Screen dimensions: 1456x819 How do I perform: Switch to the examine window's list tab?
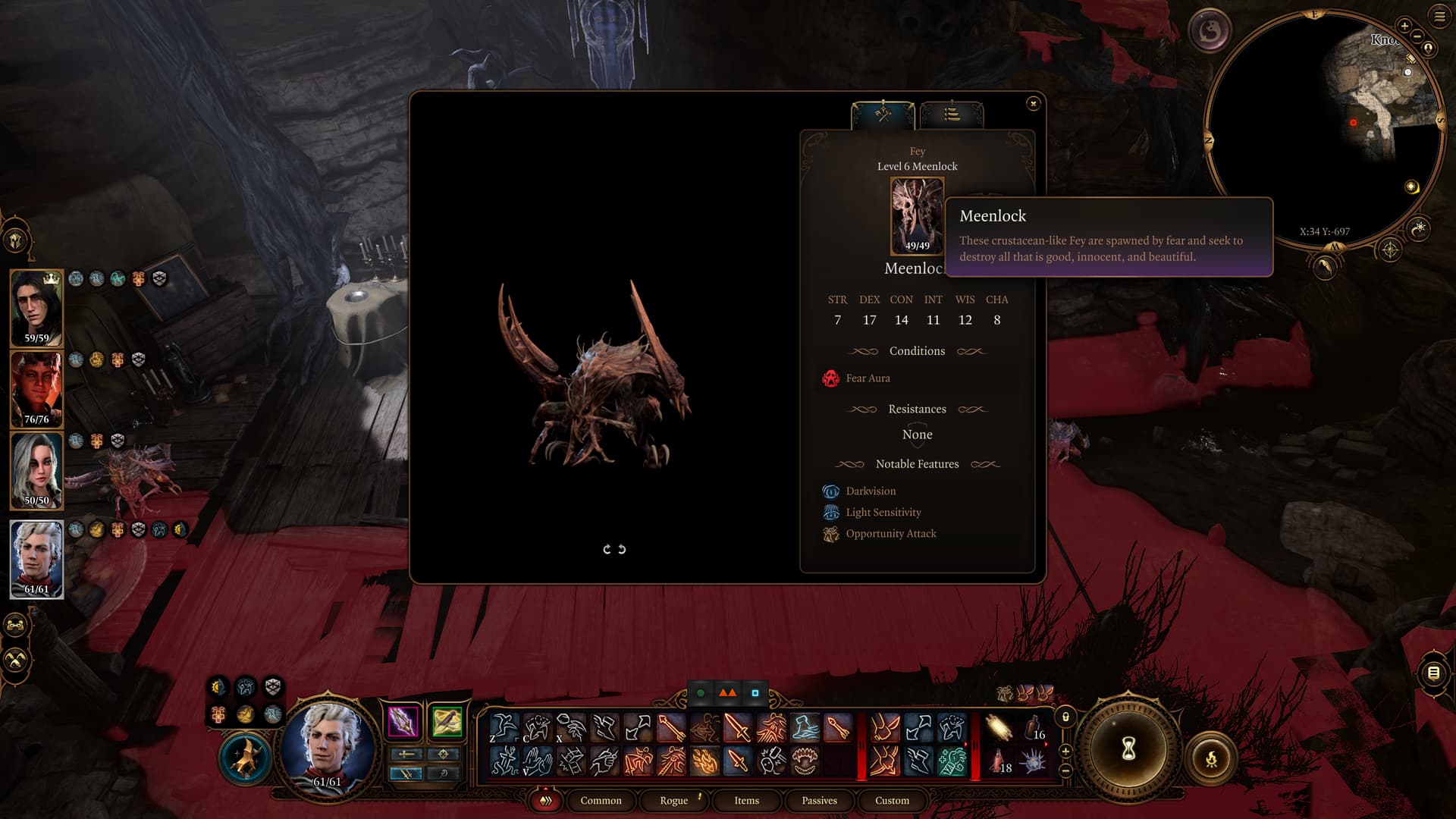(x=952, y=115)
